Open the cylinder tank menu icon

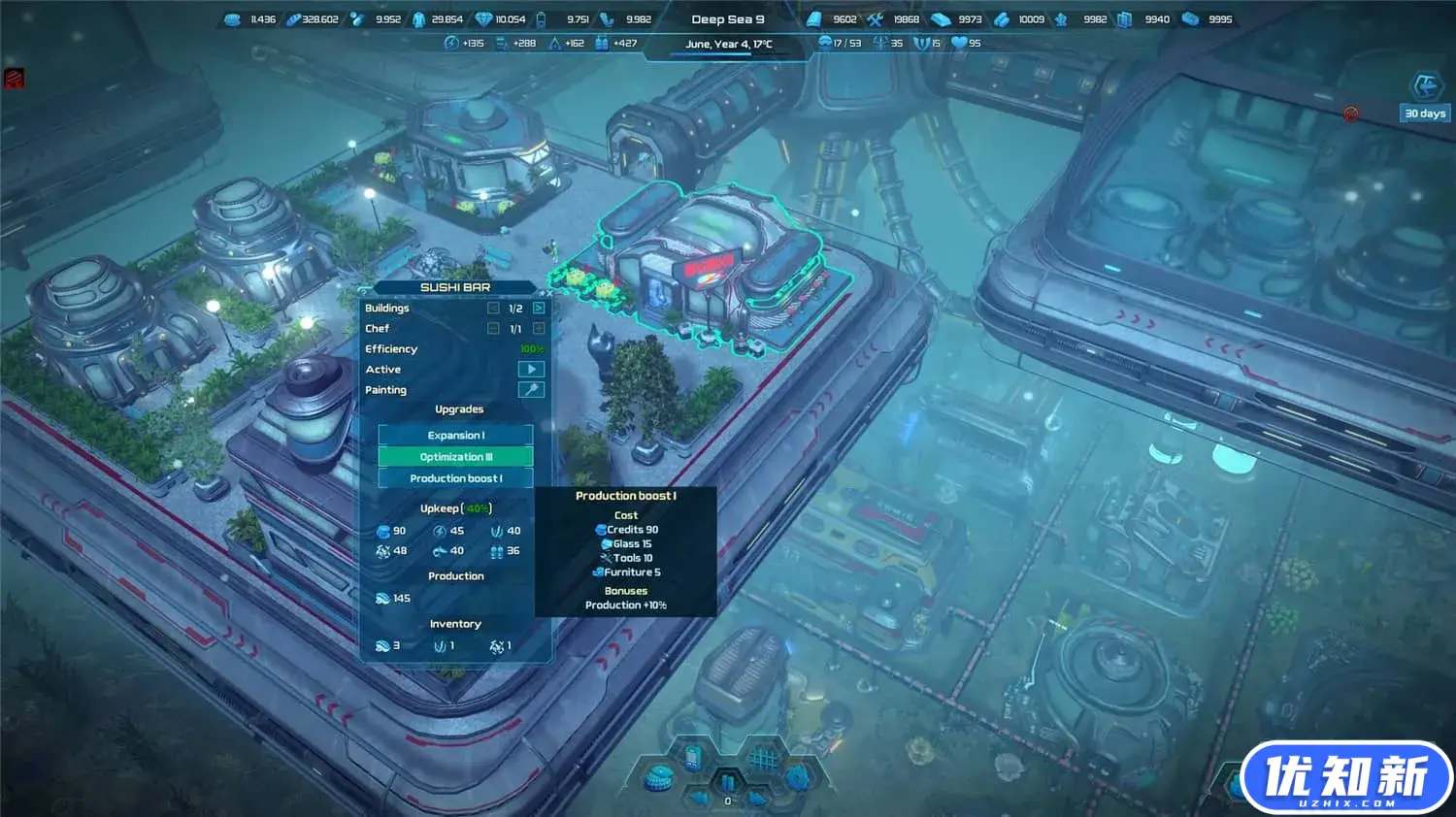point(693,757)
